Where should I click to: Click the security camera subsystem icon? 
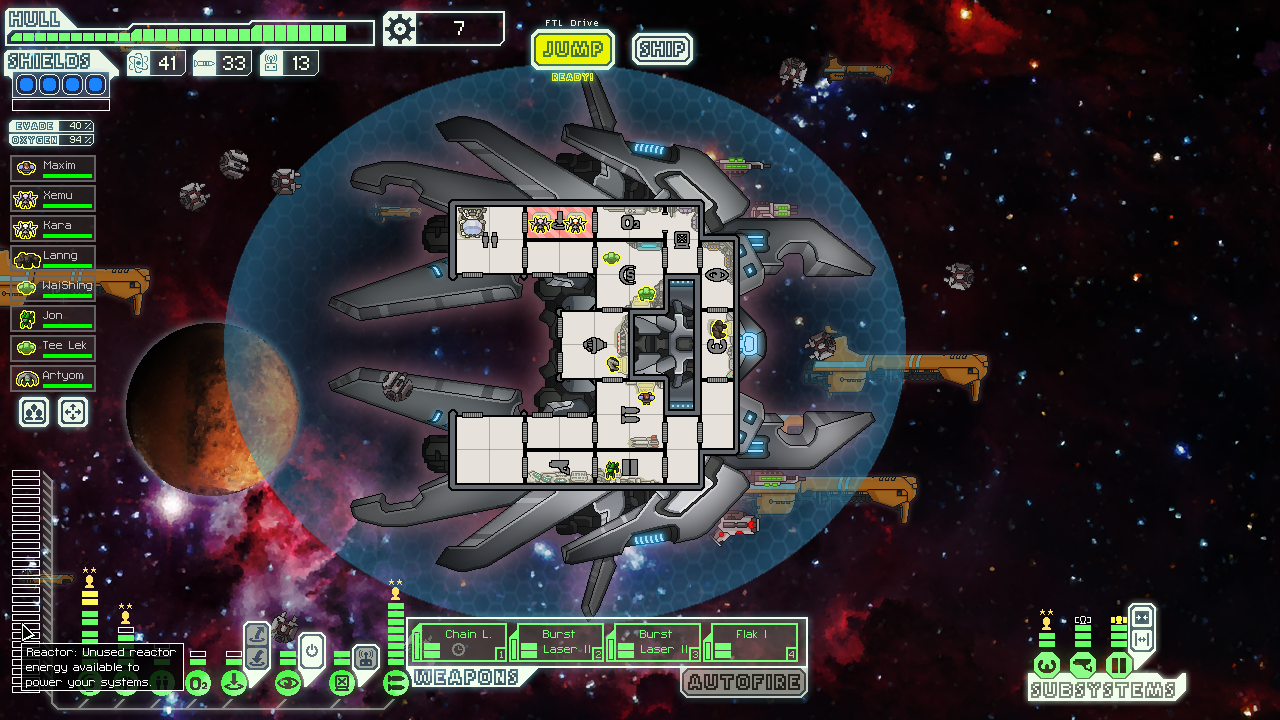point(1082,664)
